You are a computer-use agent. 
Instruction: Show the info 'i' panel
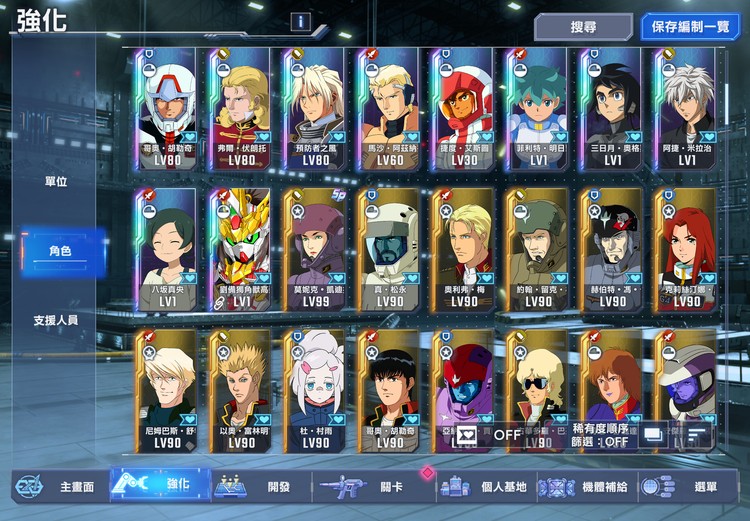pos(301,22)
